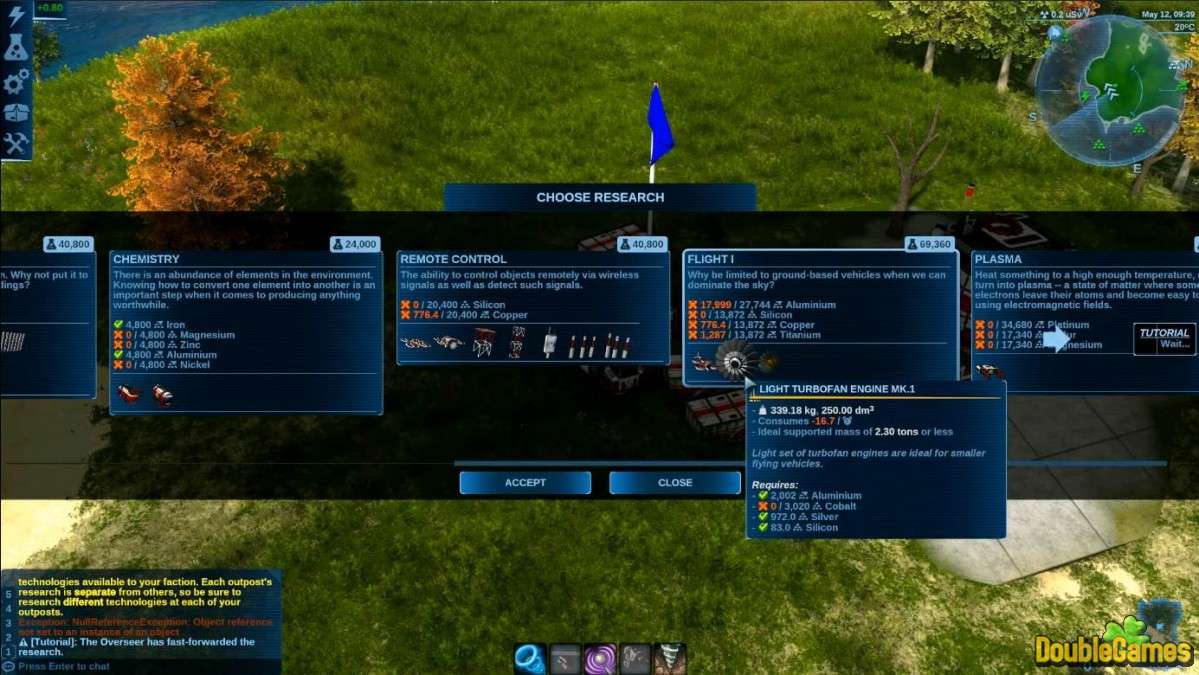Click the light turbofan engine icon
Viewport: 1199px width, 675px height.
pyautogui.click(x=733, y=362)
